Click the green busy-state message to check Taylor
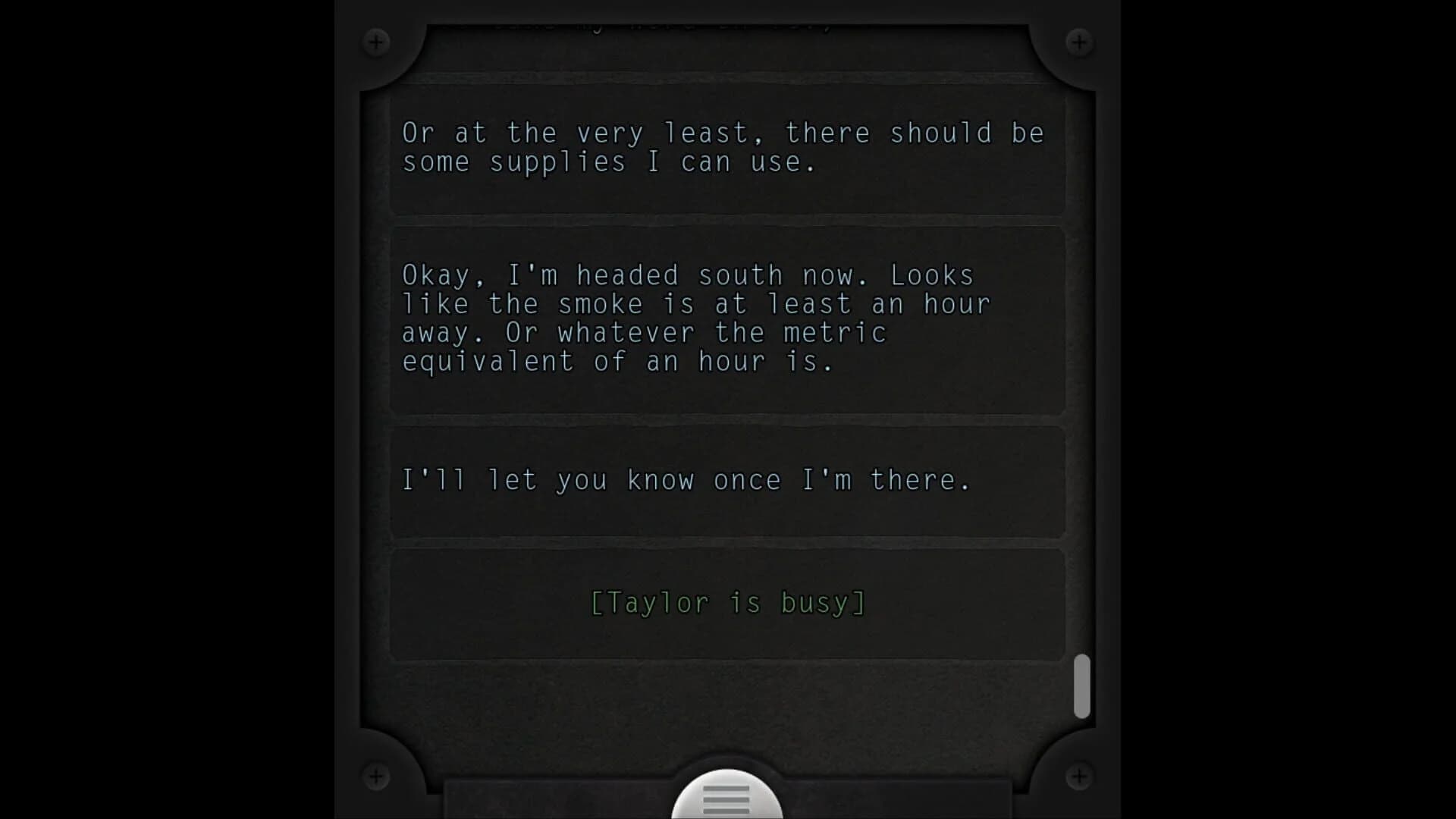1456x819 pixels. tap(726, 602)
